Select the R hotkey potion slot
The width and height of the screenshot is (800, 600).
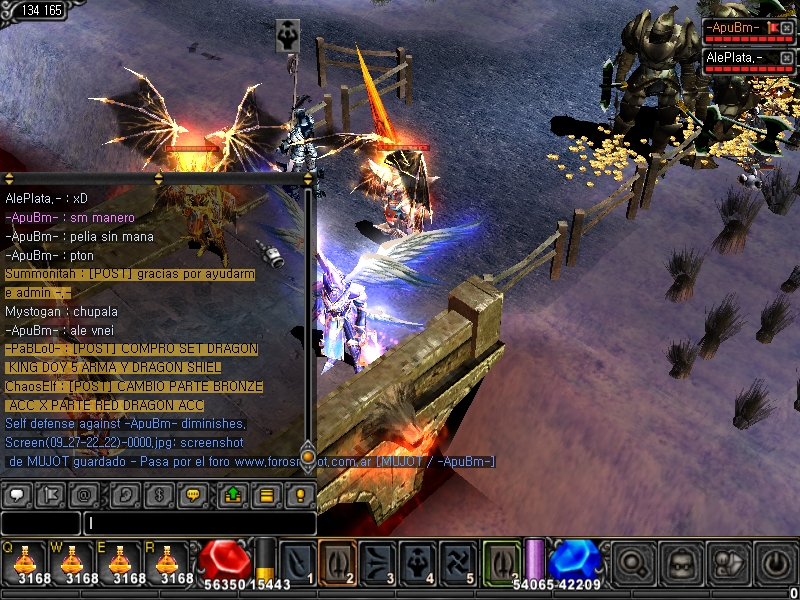[x=167, y=562]
